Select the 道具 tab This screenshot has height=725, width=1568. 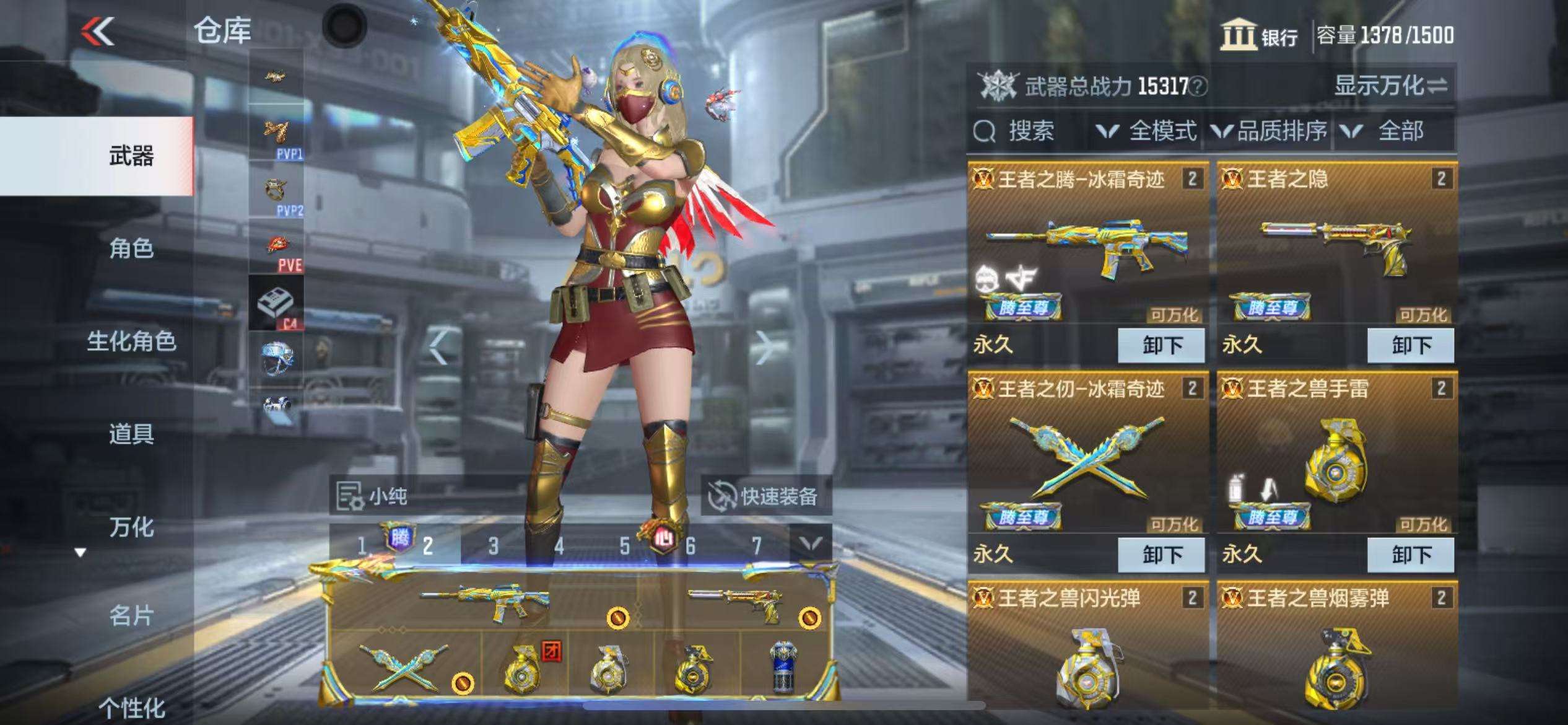(x=131, y=434)
